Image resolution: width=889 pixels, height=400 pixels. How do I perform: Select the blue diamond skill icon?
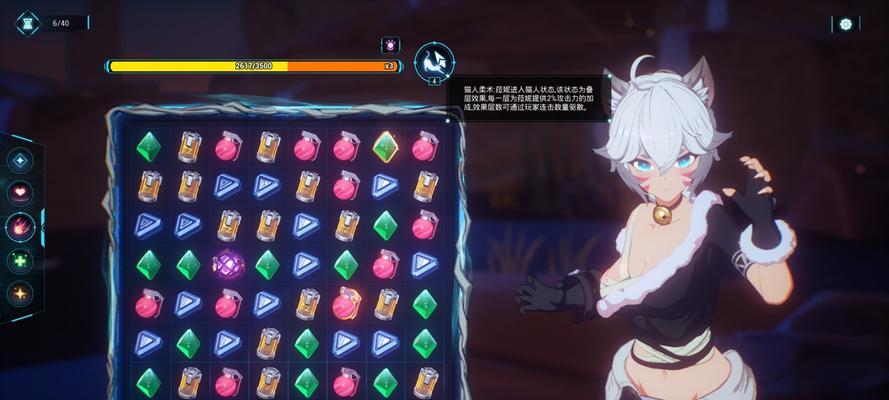click(20, 159)
